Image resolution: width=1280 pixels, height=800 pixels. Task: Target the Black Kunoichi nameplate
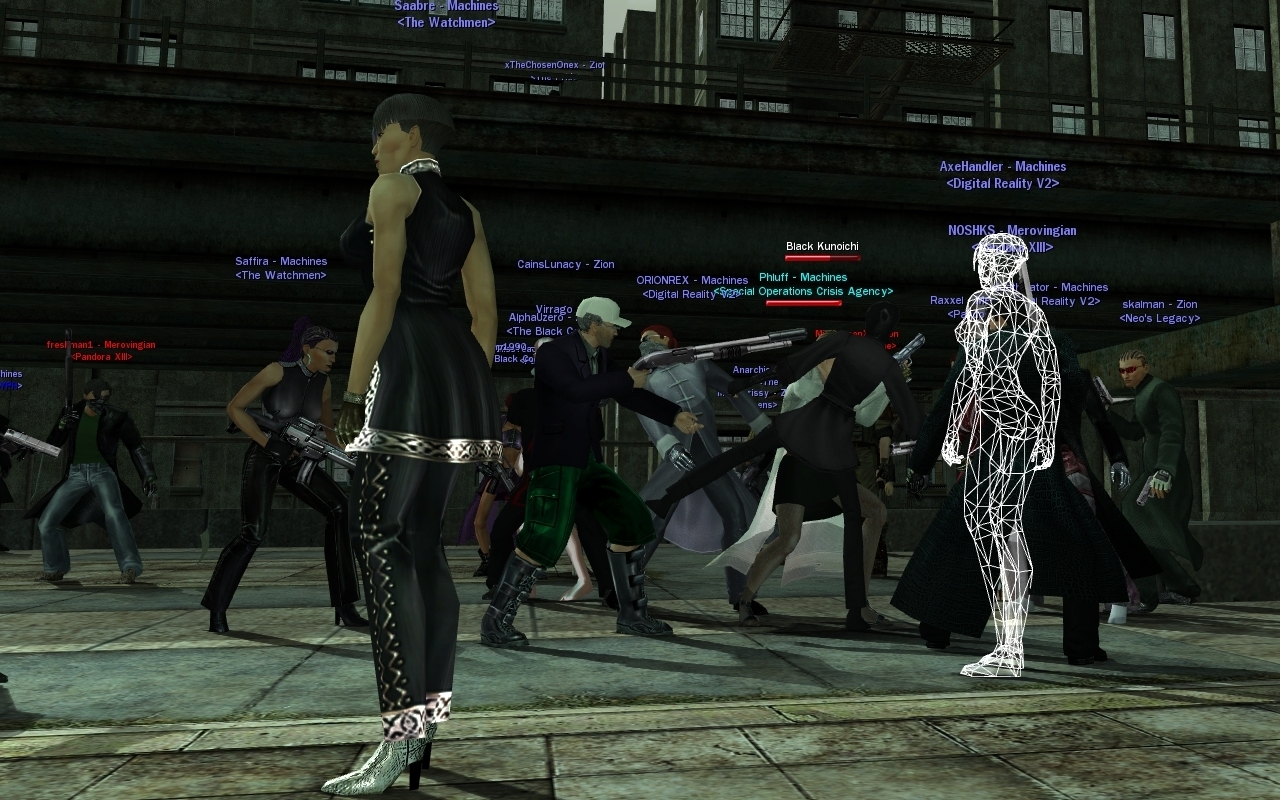click(822, 246)
